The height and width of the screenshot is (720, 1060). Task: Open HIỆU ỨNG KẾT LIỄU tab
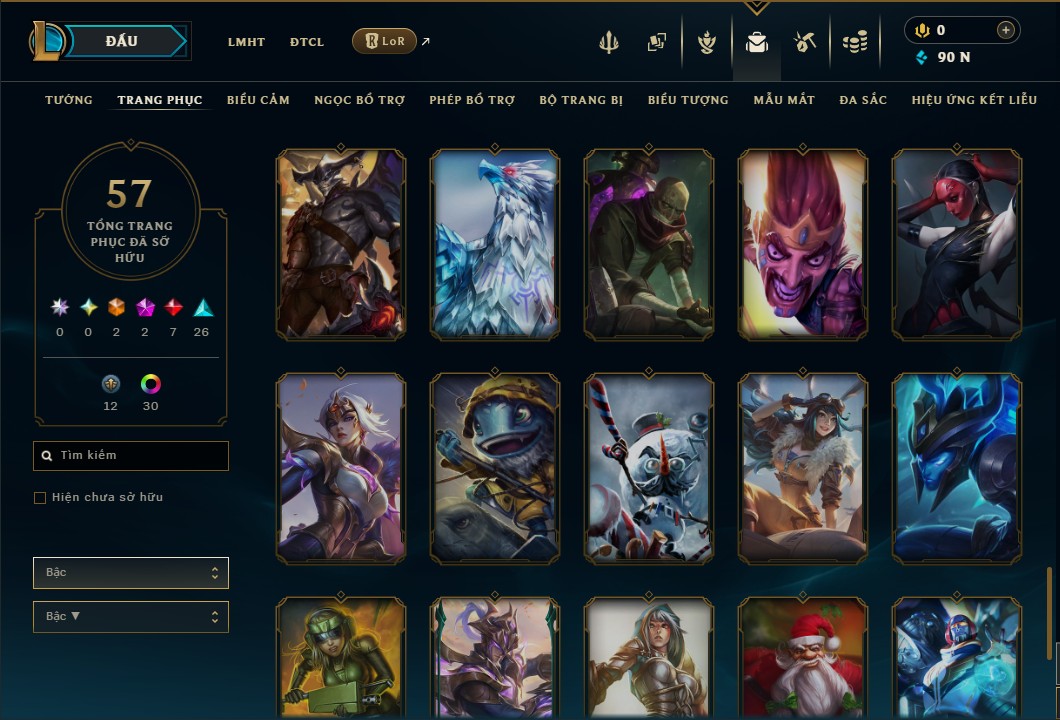974,100
